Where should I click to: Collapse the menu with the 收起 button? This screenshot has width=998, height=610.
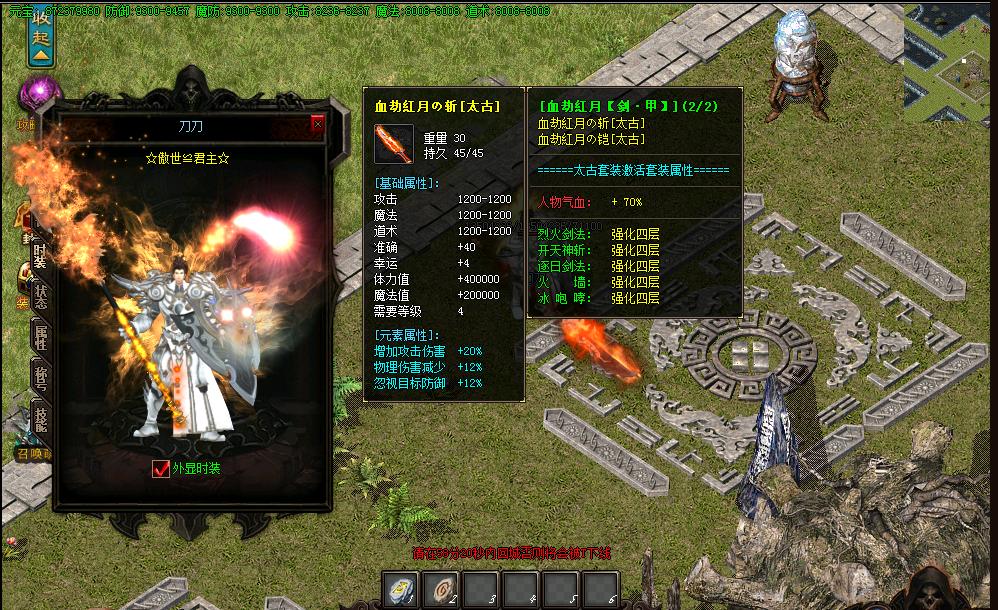40,34
